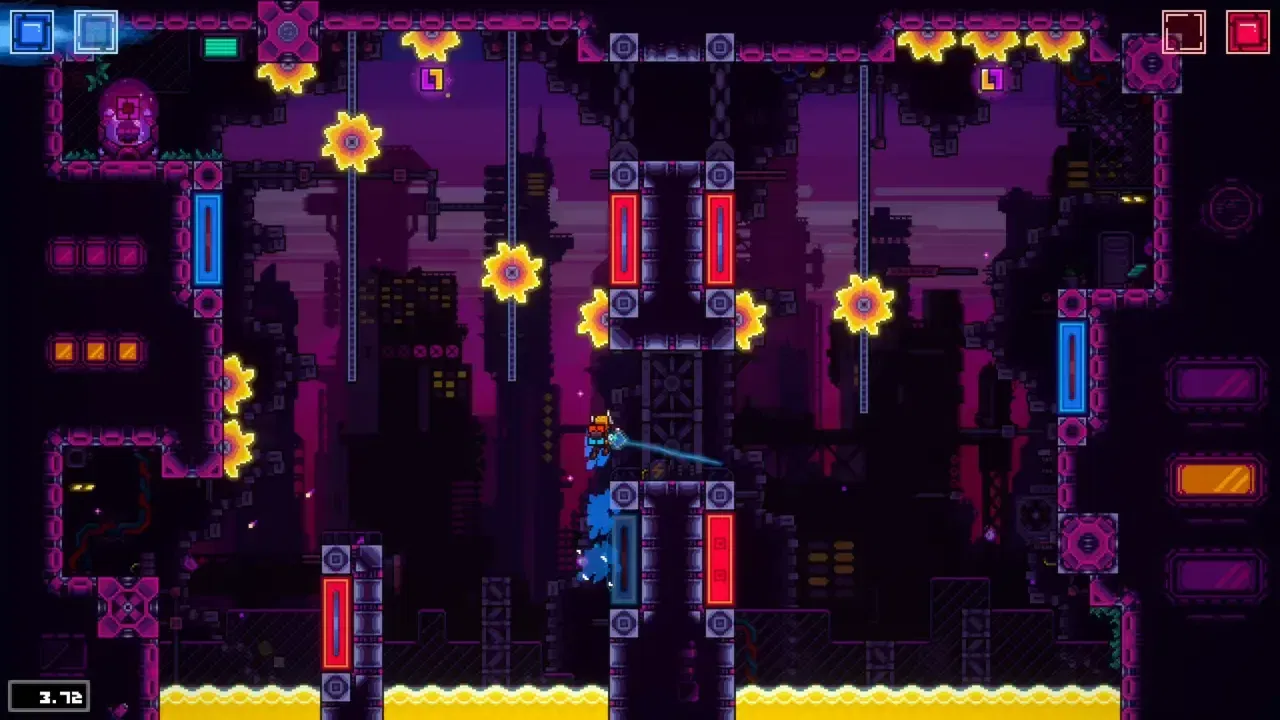The height and width of the screenshot is (720, 1280).
Task: Open the row of pink square panels
Action: click(96, 255)
